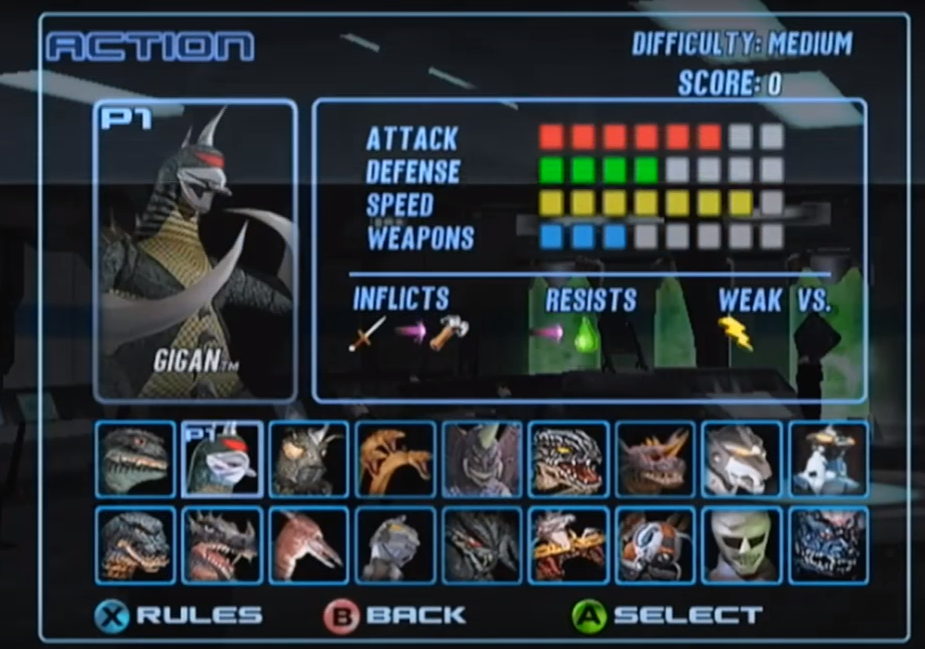Pick the orange horned Baragon tile

654,459
